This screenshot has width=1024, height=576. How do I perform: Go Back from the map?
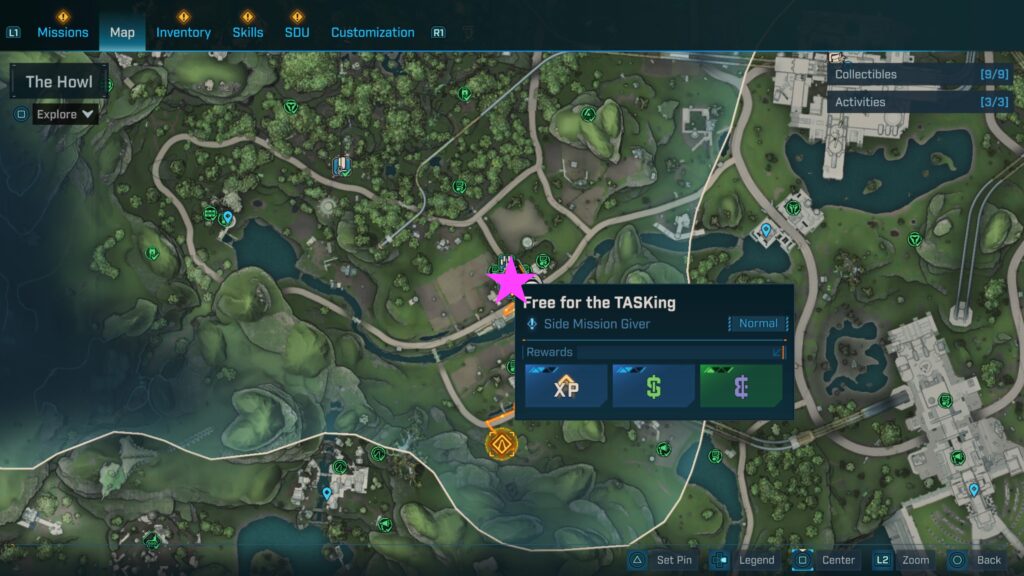[976, 560]
